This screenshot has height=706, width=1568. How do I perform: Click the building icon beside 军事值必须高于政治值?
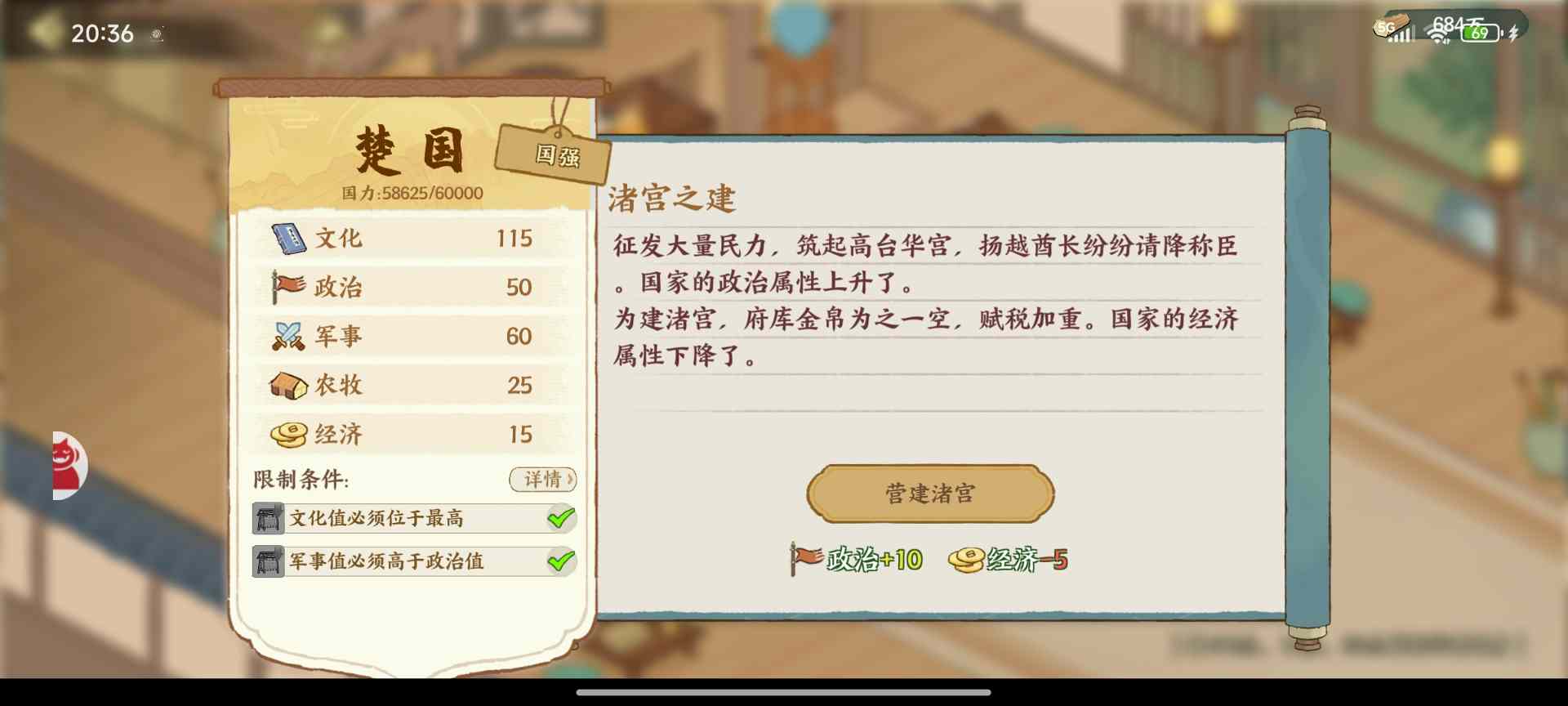coord(268,562)
